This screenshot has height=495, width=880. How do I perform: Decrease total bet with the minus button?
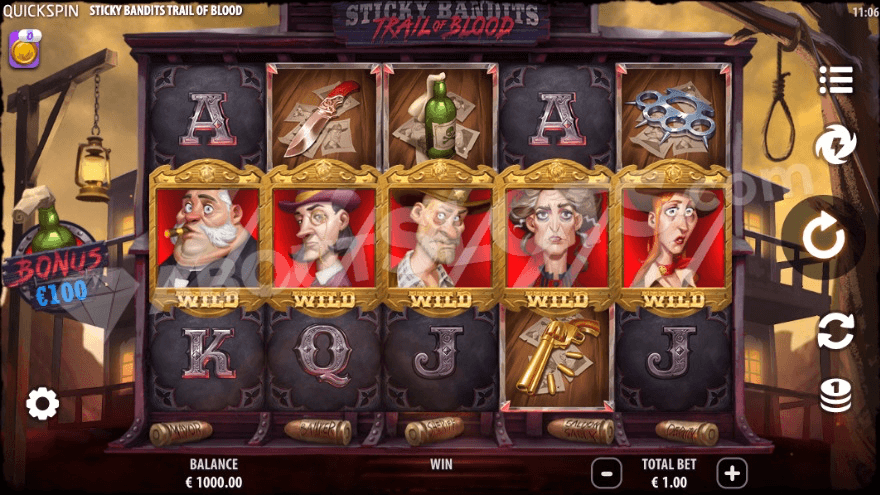(605, 472)
